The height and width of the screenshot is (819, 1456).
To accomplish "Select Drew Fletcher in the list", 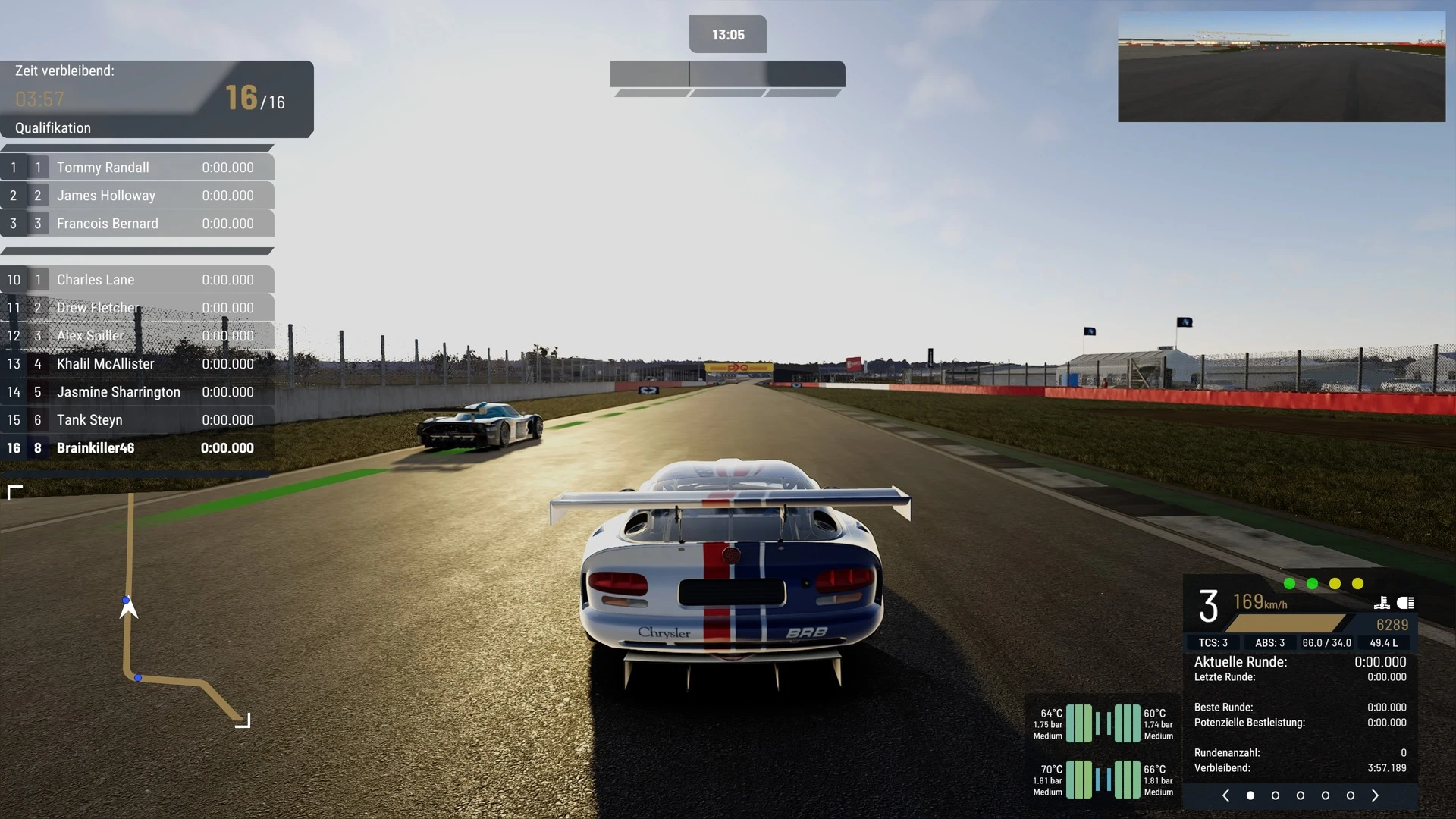I will 137,308.
